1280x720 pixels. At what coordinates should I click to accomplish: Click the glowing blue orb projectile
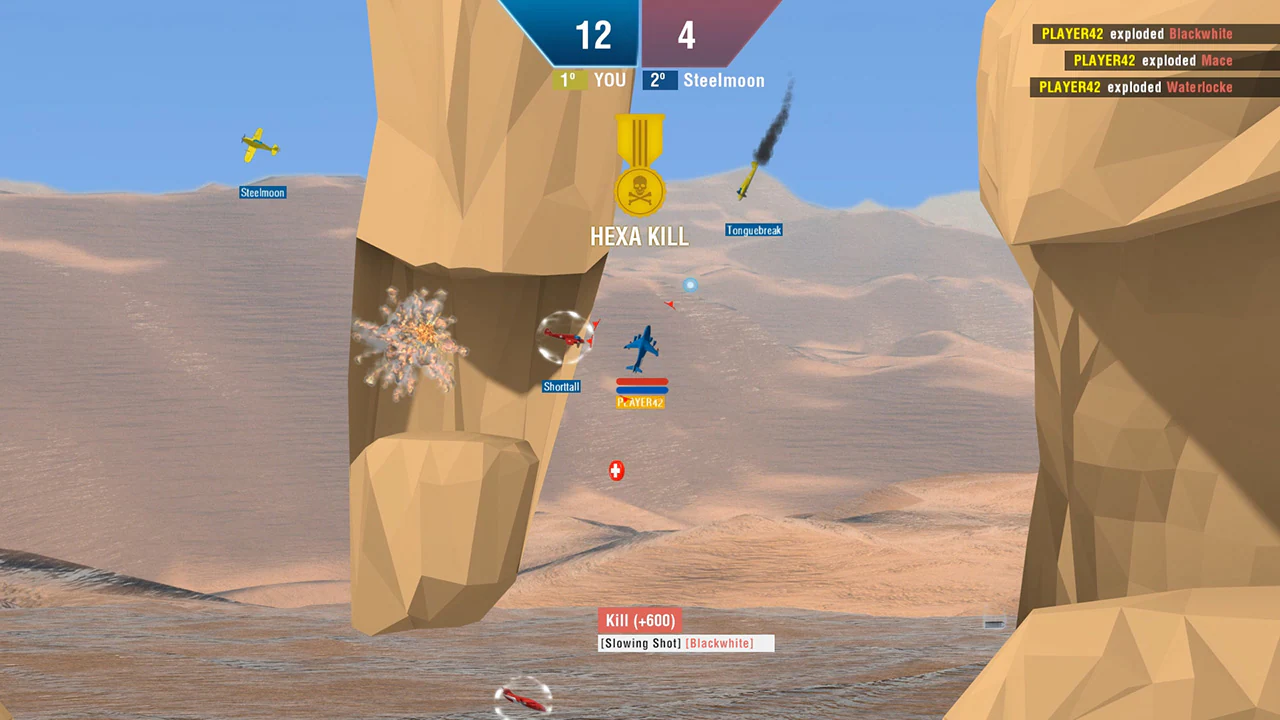690,285
